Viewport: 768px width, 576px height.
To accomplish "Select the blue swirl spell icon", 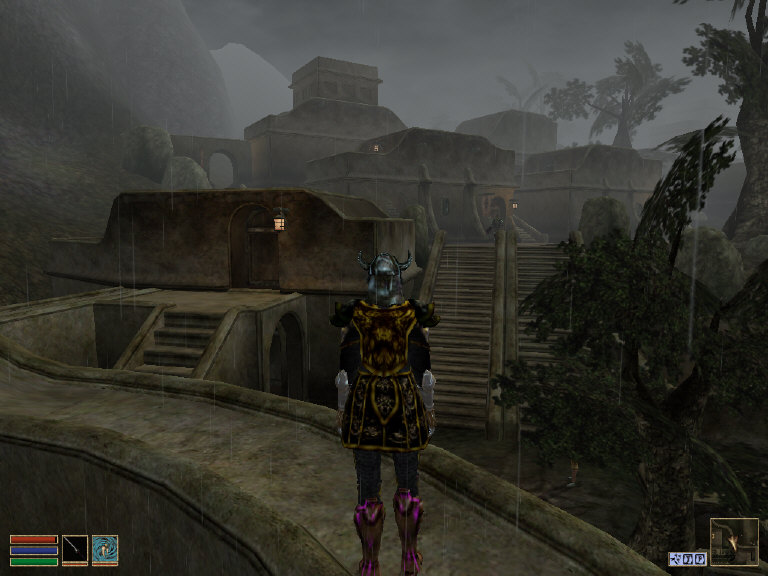I will pyautogui.click(x=105, y=549).
